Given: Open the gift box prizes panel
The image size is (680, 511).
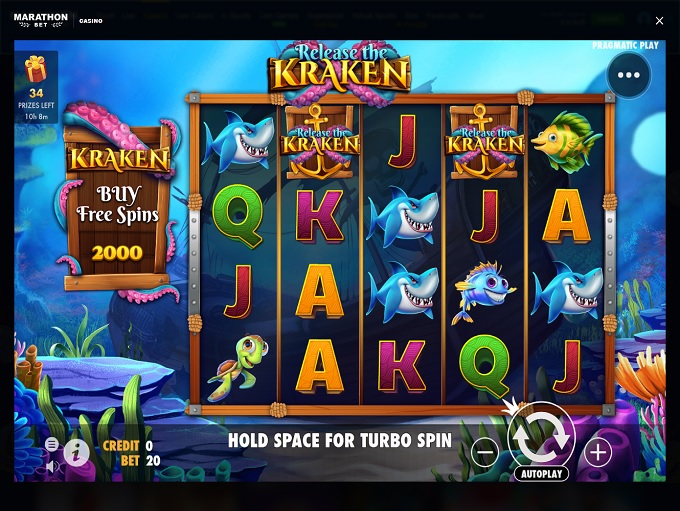Looking at the screenshot, I should point(36,70).
